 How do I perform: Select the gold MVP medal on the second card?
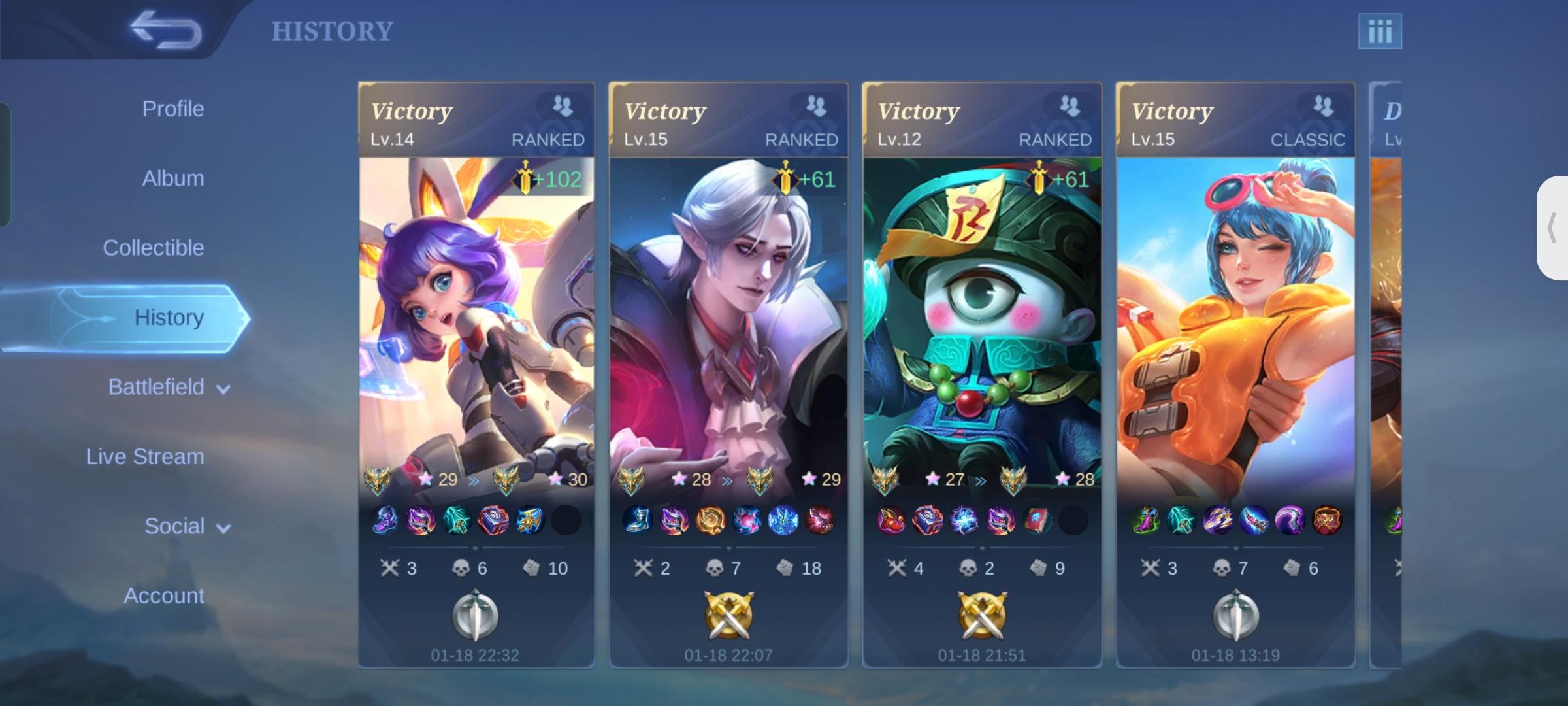[x=728, y=617]
